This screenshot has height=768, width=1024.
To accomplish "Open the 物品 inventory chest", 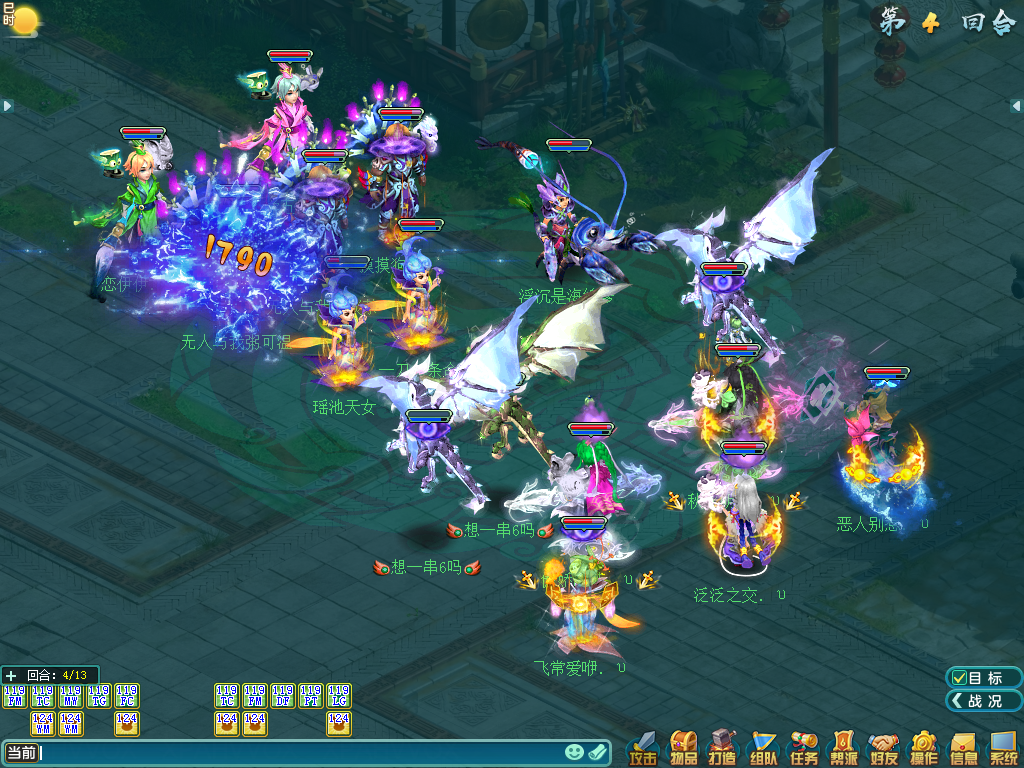I will click(684, 747).
